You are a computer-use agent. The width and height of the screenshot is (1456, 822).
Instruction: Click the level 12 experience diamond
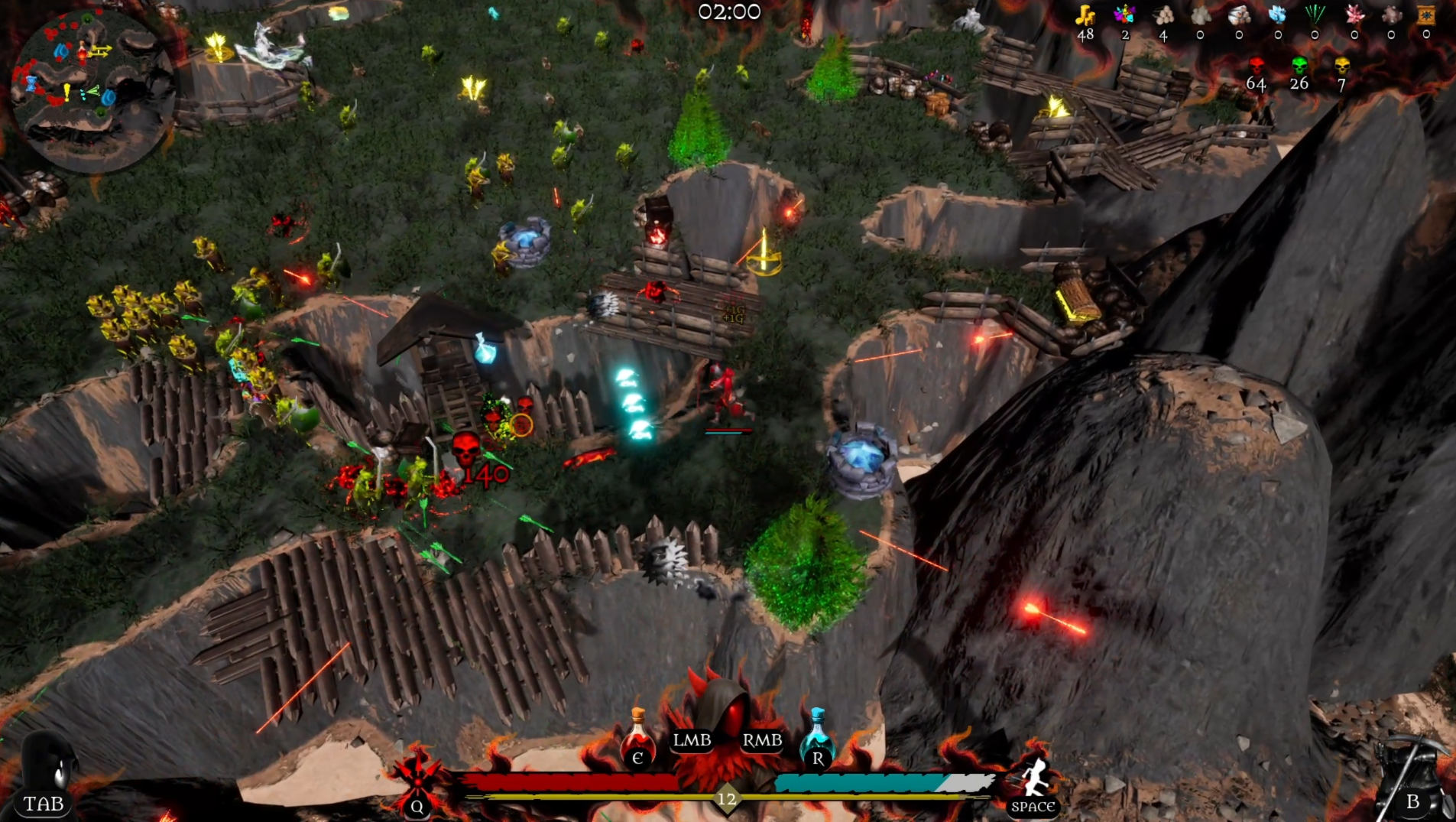click(727, 798)
